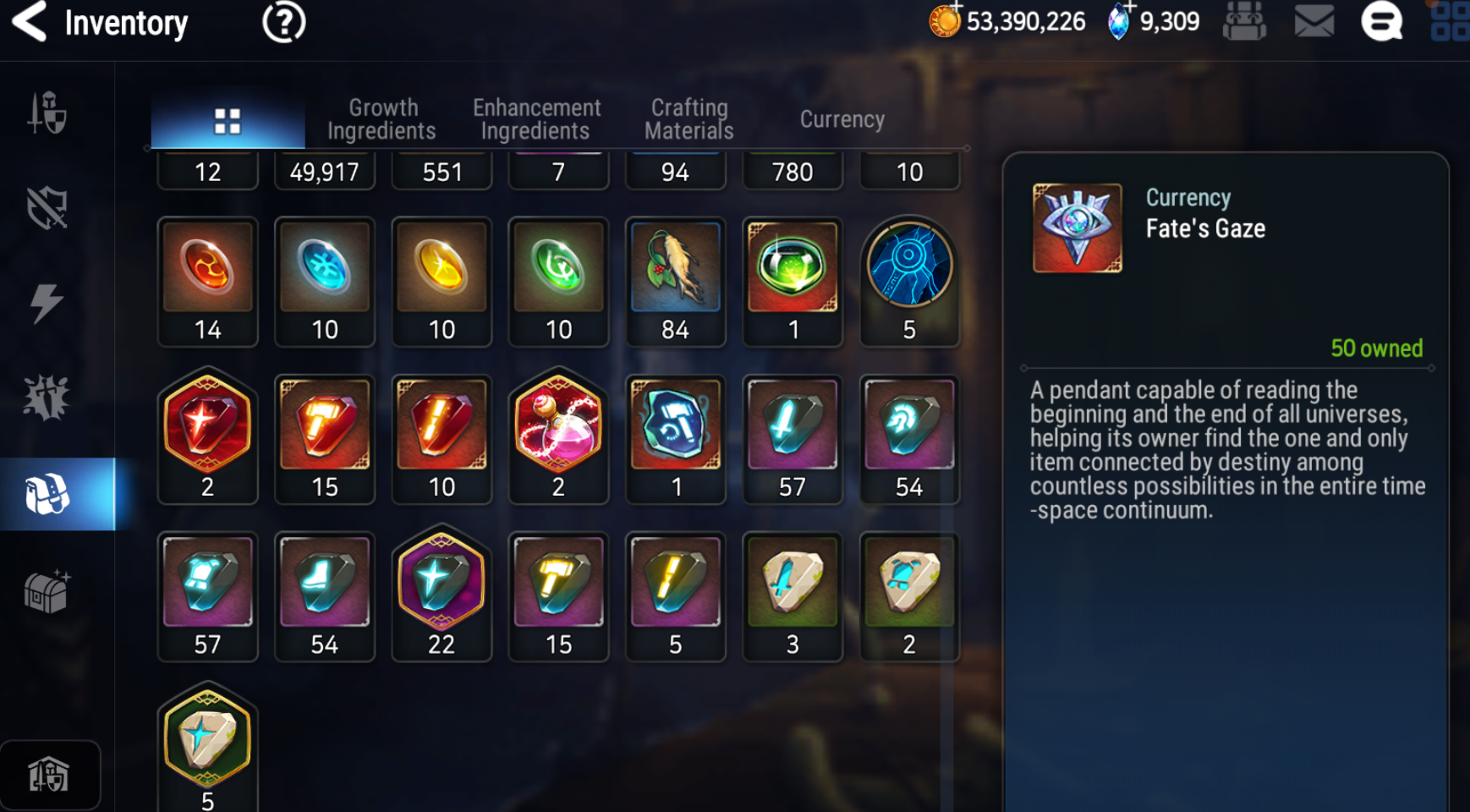The image size is (1470, 812).
Task: Open the chat bubble icon
Action: [1381, 22]
